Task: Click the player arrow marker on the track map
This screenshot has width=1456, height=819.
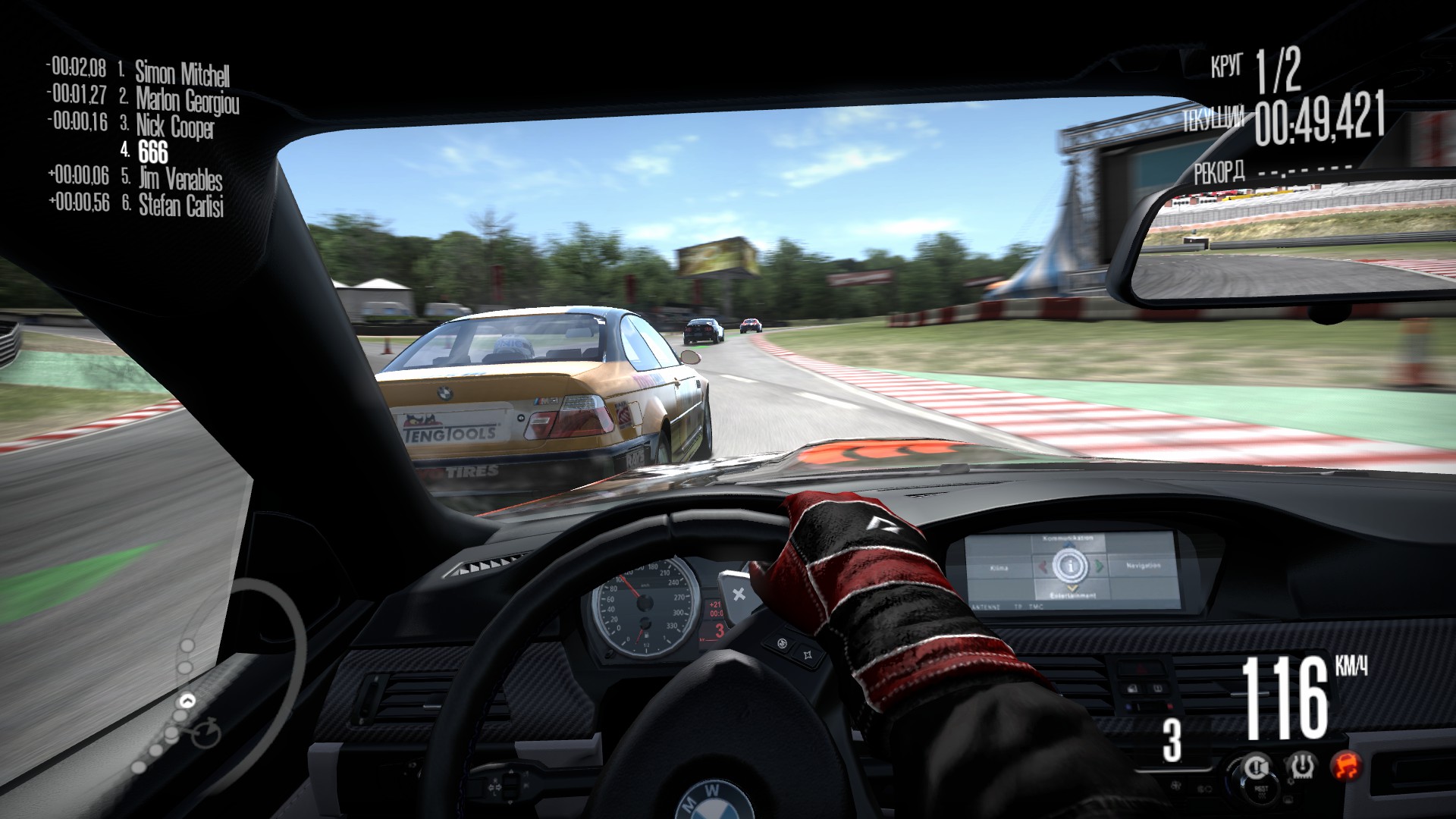Action: [x=187, y=700]
